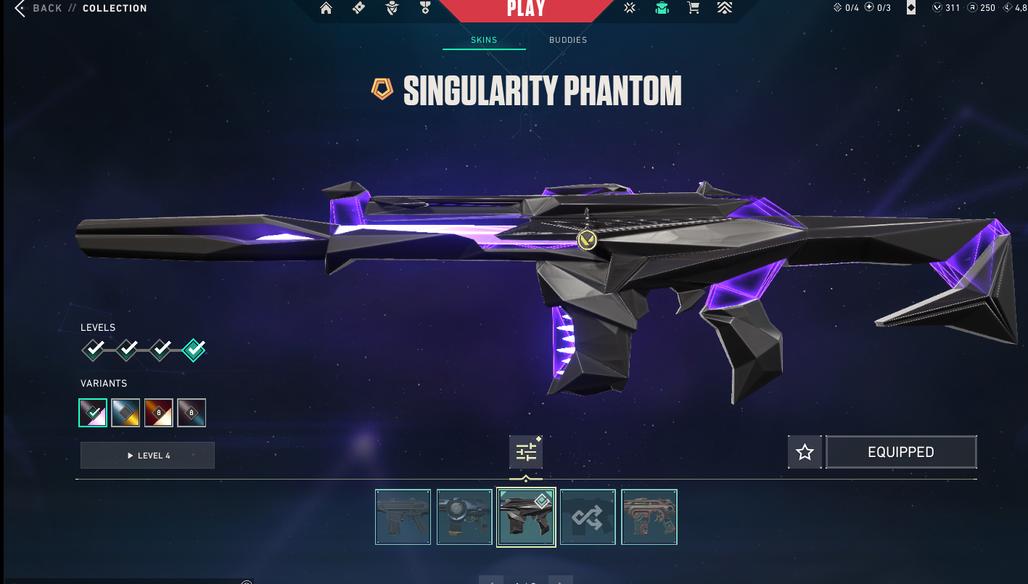The width and height of the screenshot is (1028, 584).
Task: Pick the blue and gold variant
Action: pyautogui.click(x=126, y=412)
